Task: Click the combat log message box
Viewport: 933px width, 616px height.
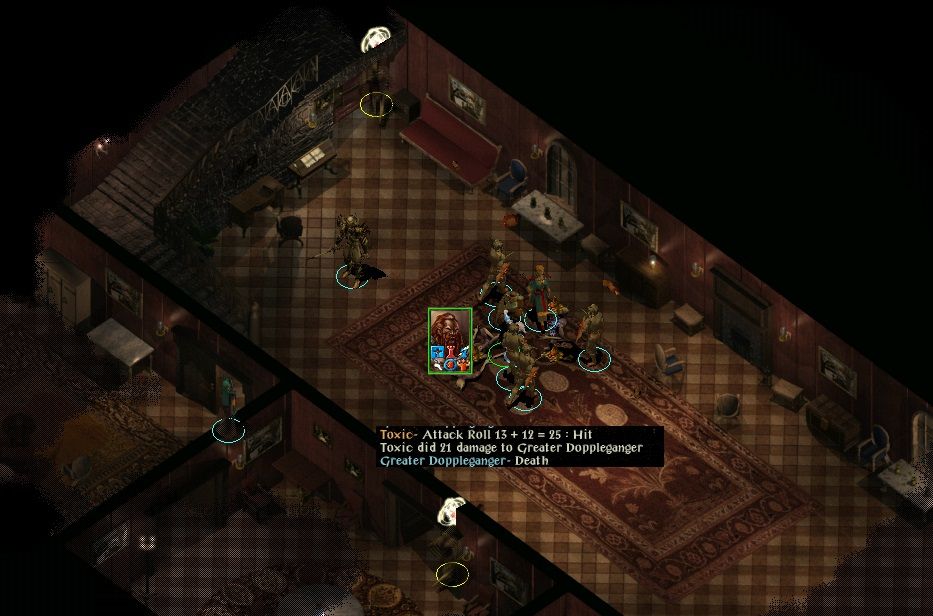Action: click(520, 447)
